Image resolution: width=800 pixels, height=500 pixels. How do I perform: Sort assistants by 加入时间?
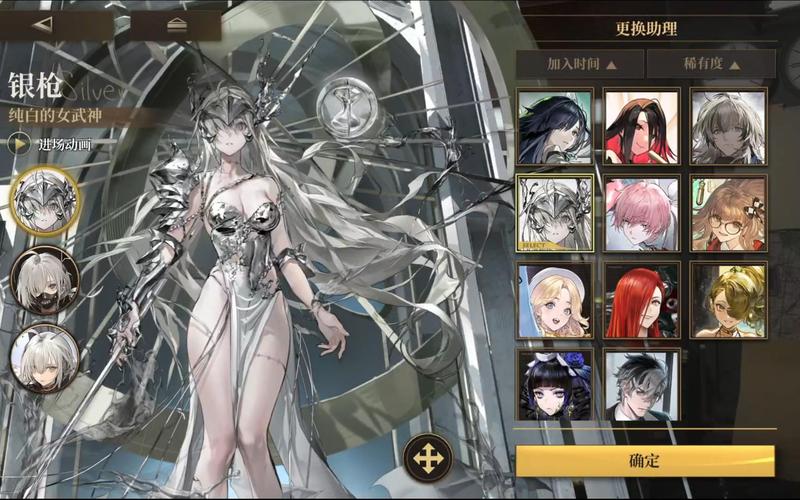click(581, 64)
